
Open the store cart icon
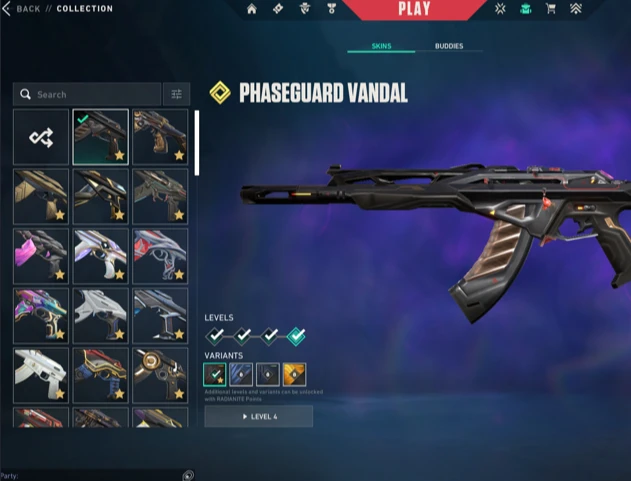point(549,9)
